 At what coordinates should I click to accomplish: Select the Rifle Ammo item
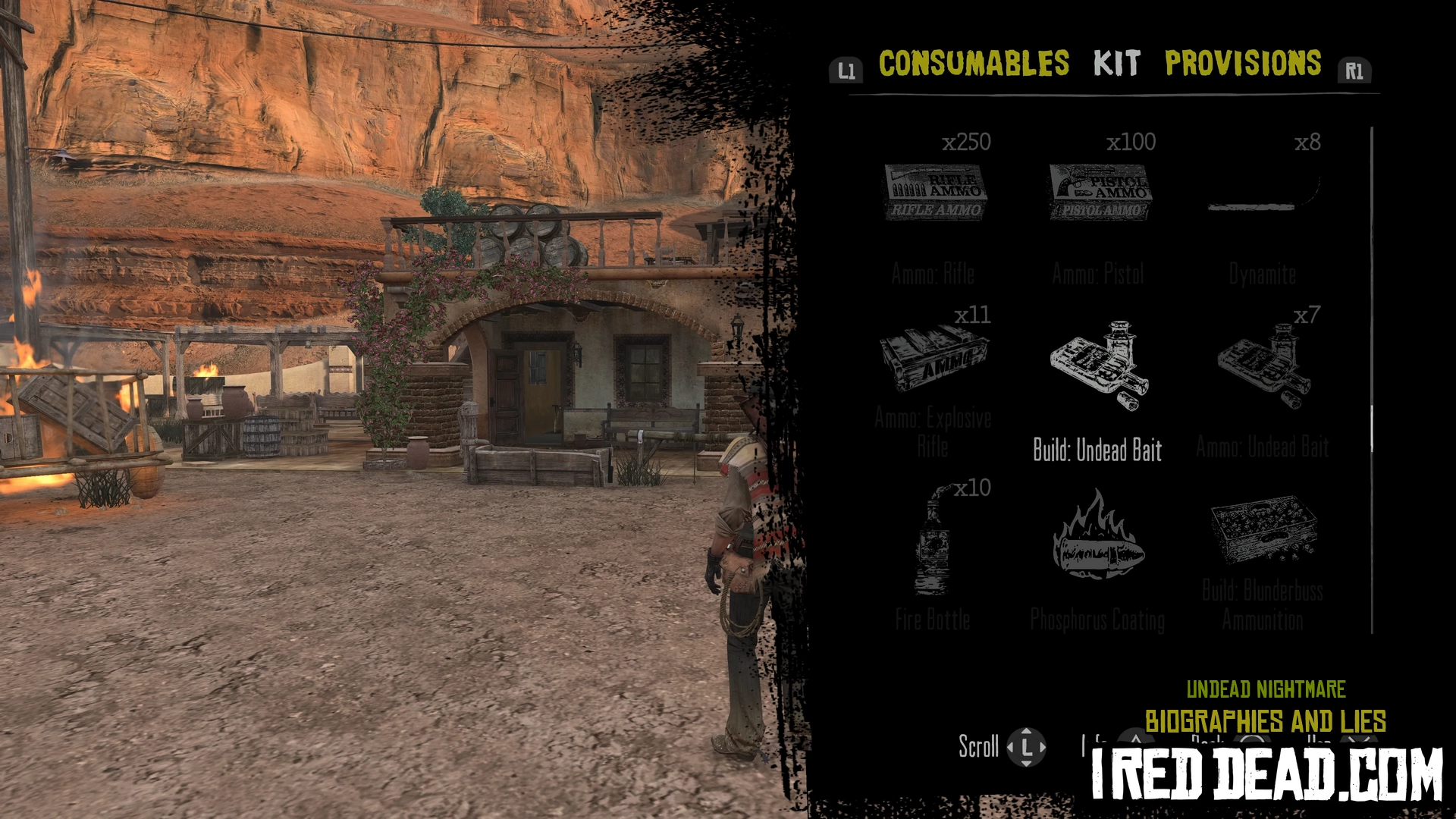(934, 193)
